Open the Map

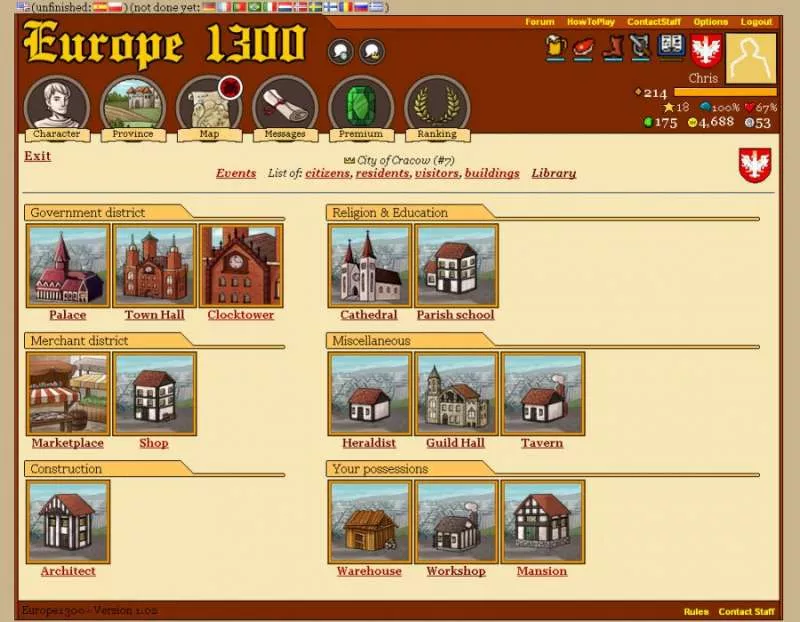209,106
